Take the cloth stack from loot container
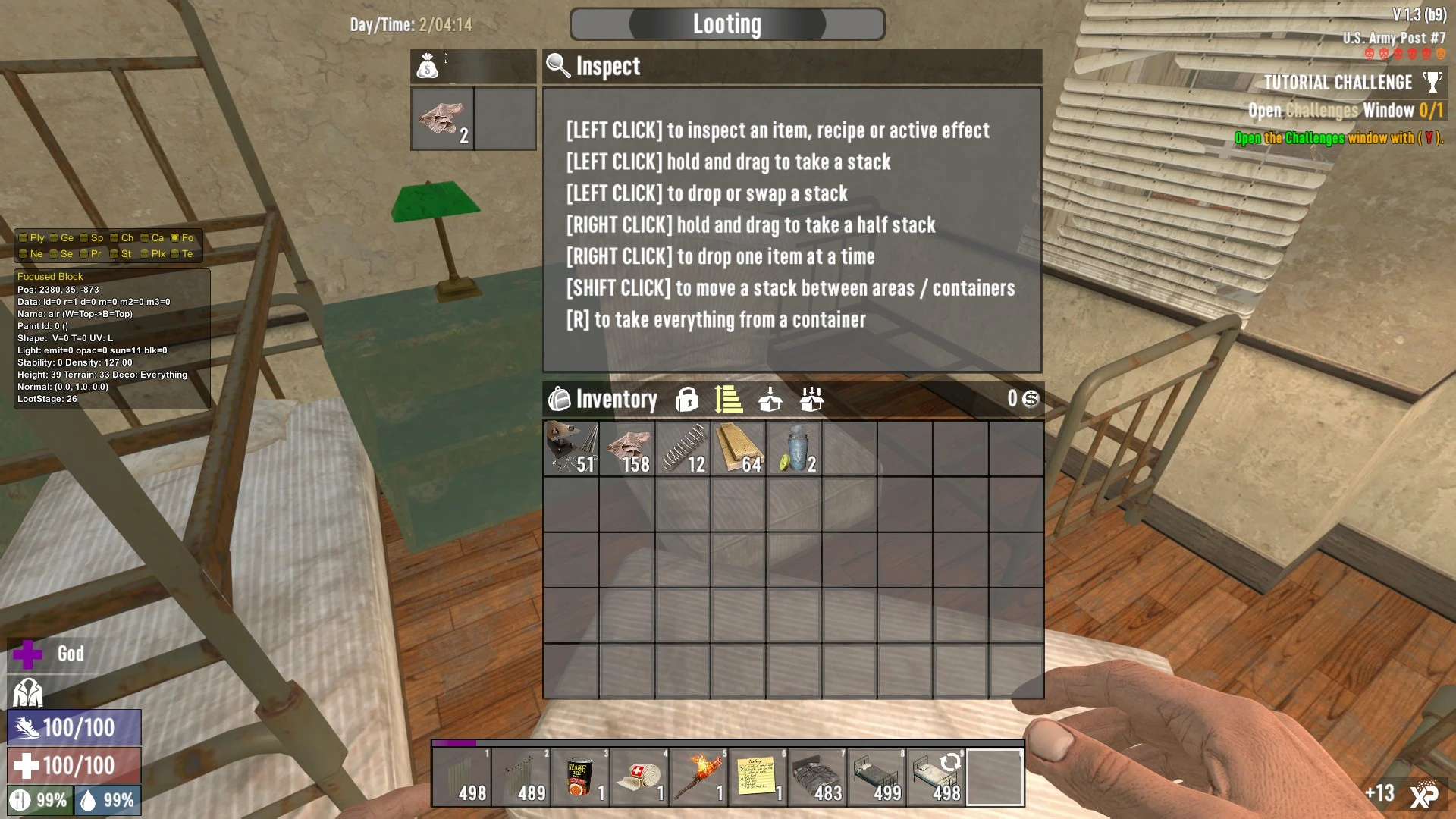Viewport: 1456px width, 819px height. pyautogui.click(x=442, y=119)
